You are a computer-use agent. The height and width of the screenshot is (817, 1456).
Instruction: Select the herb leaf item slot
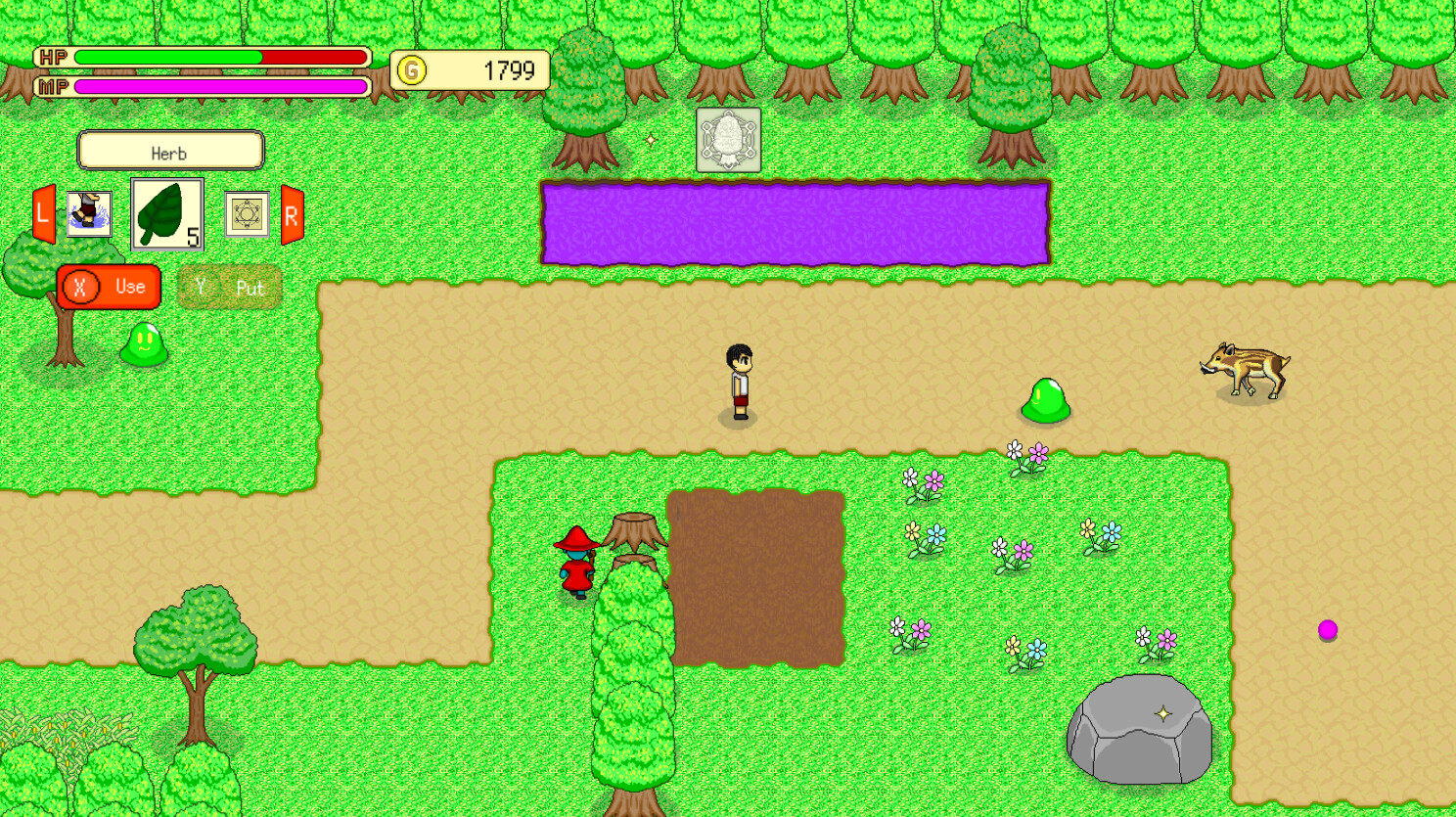(166, 213)
